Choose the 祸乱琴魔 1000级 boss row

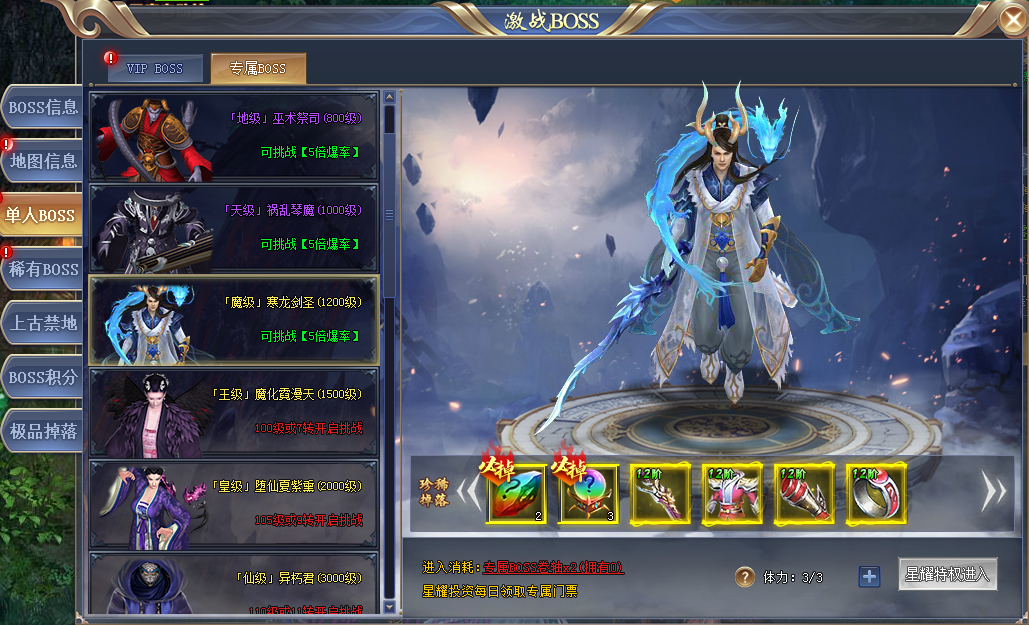pos(234,228)
